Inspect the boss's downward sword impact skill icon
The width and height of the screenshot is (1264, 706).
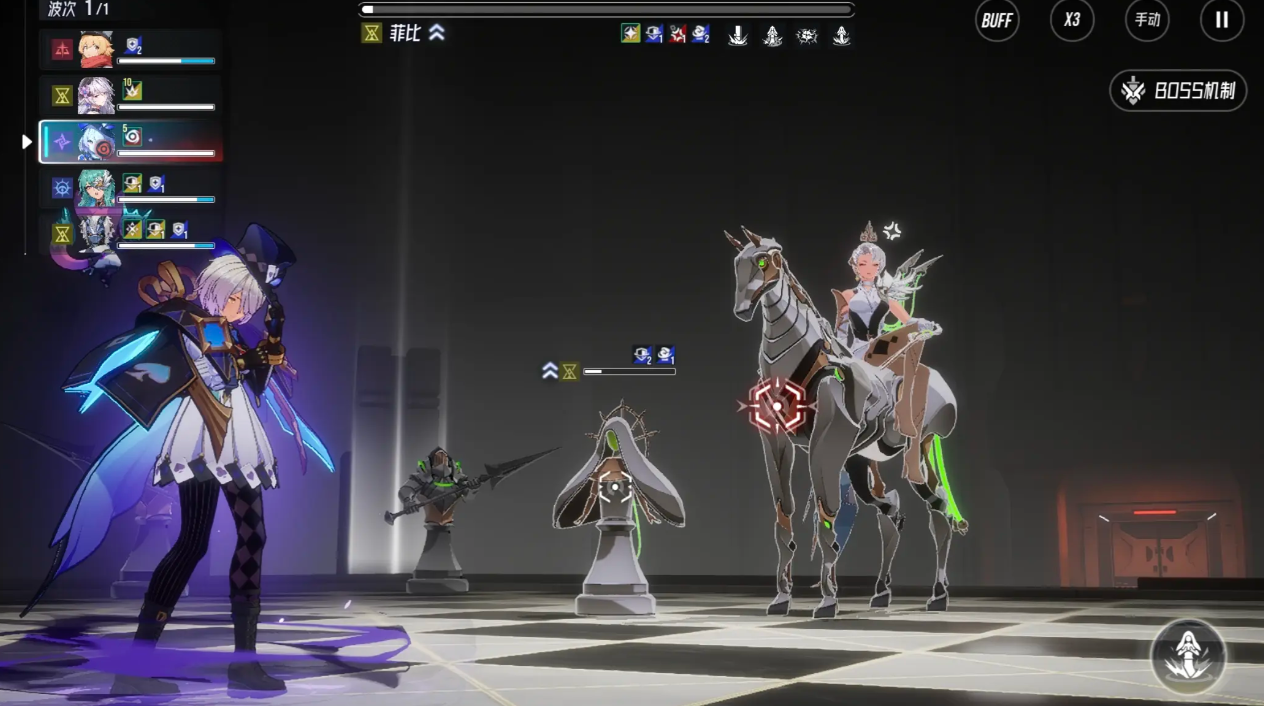[738, 36]
